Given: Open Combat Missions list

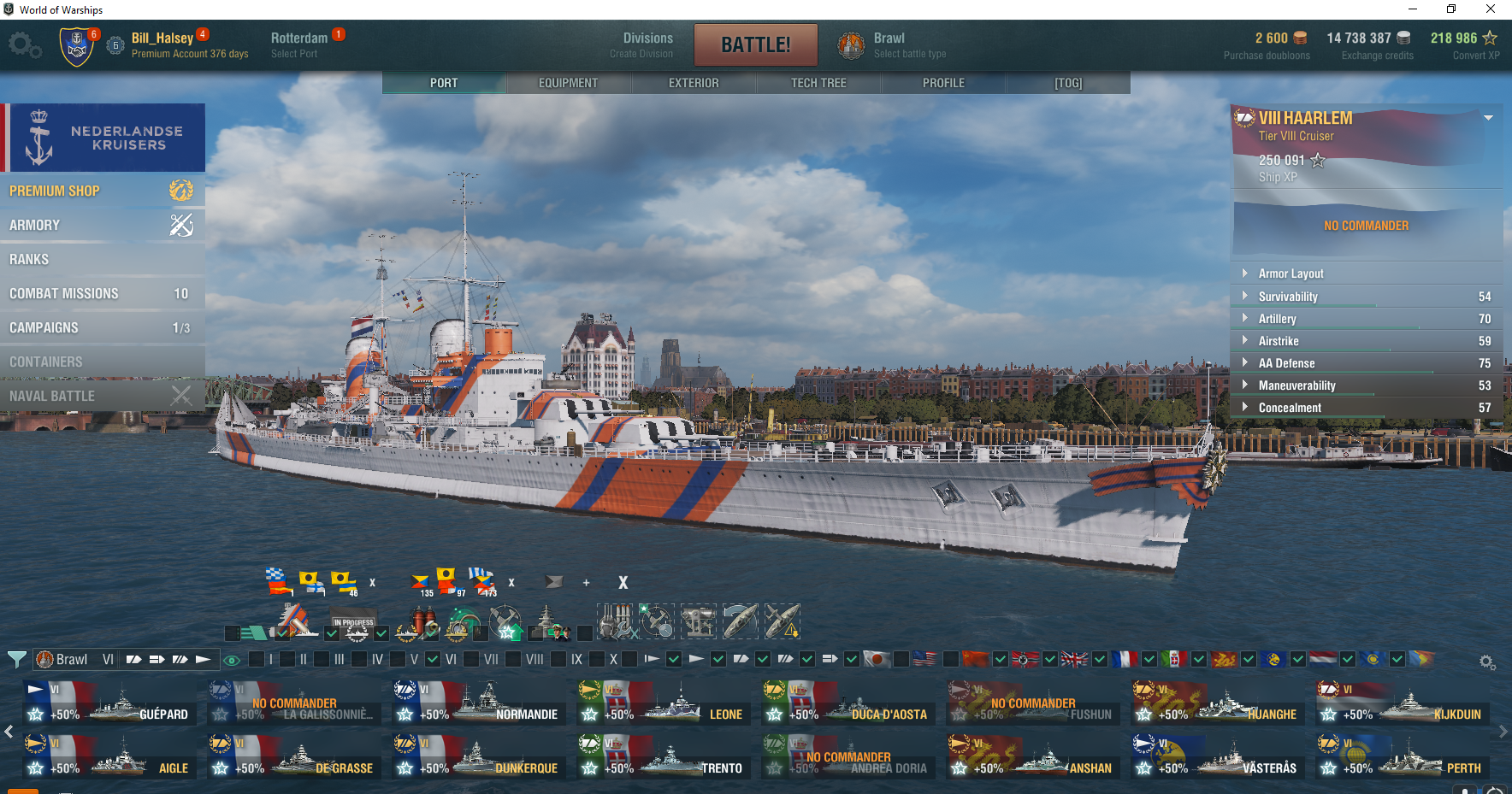Looking at the screenshot, I should pyautogui.click(x=101, y=293).
